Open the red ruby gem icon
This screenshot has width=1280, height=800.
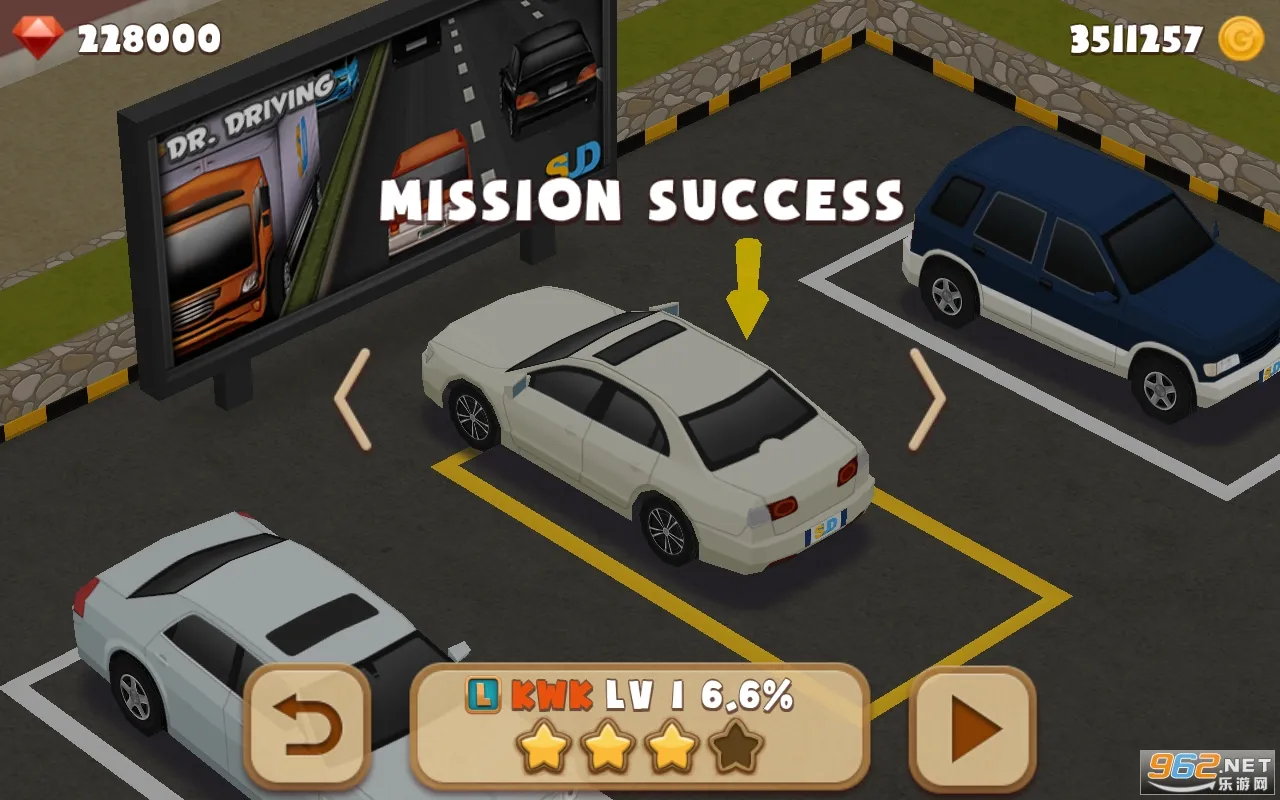click(38, 38)
